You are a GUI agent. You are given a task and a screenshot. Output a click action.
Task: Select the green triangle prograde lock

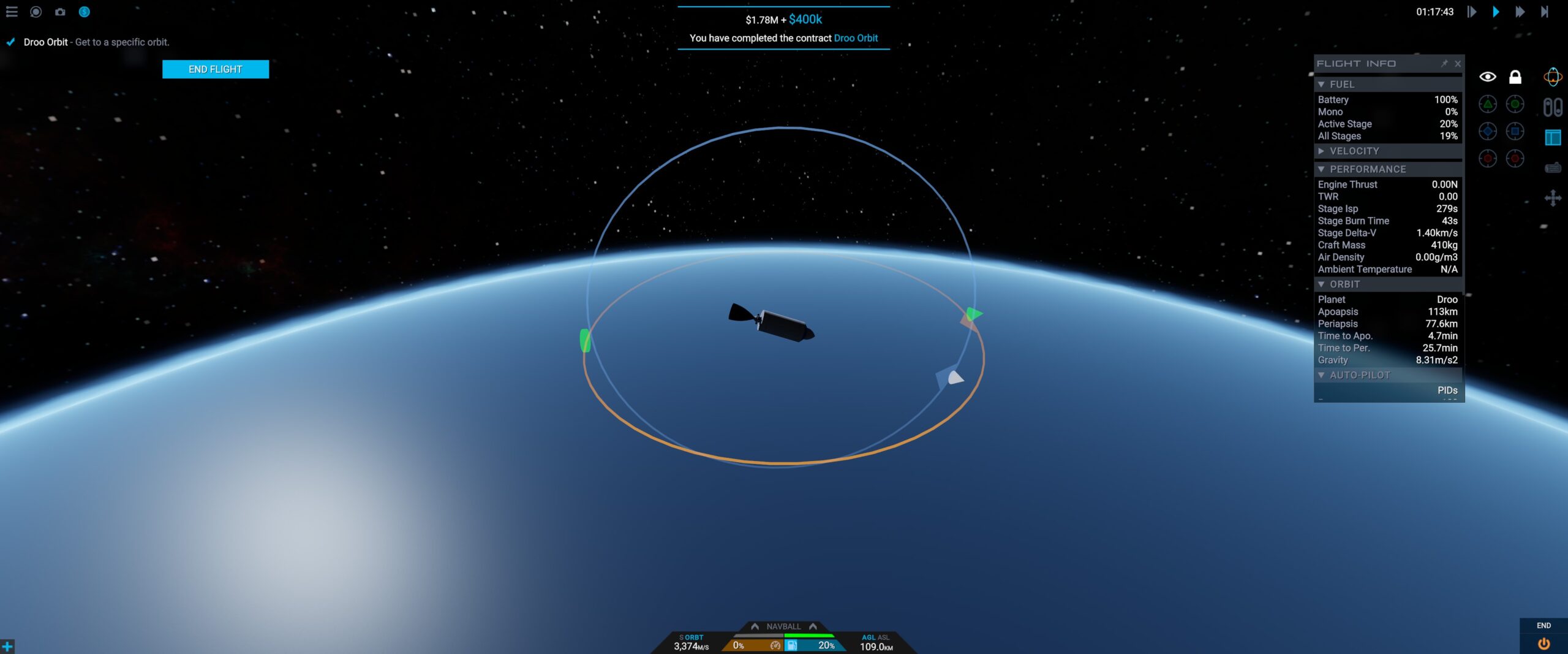pyautogui.click(x=1488, y=104)
